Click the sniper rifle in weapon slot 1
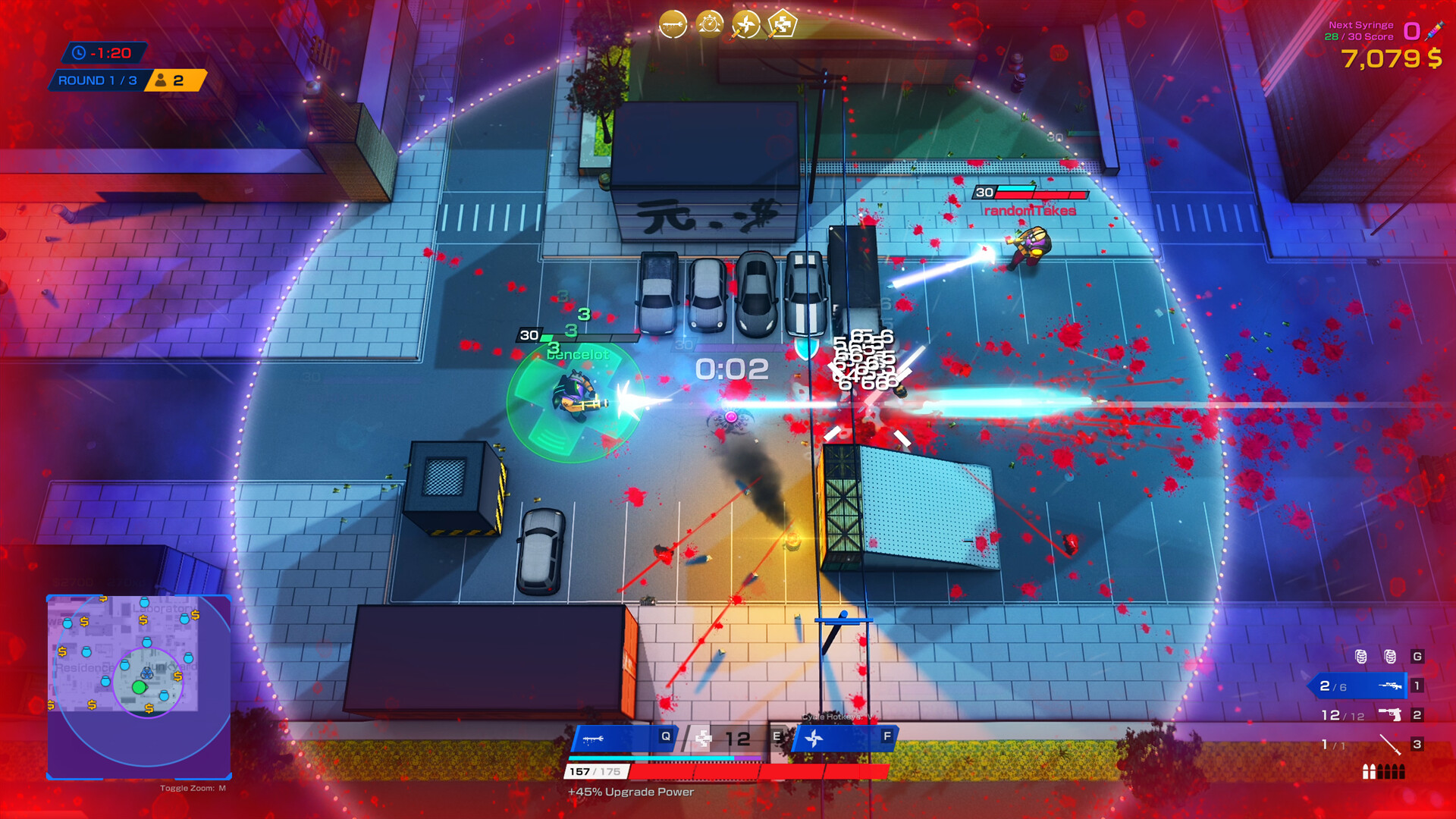This screenshot has height=819, width=1456. [1389, 686]
